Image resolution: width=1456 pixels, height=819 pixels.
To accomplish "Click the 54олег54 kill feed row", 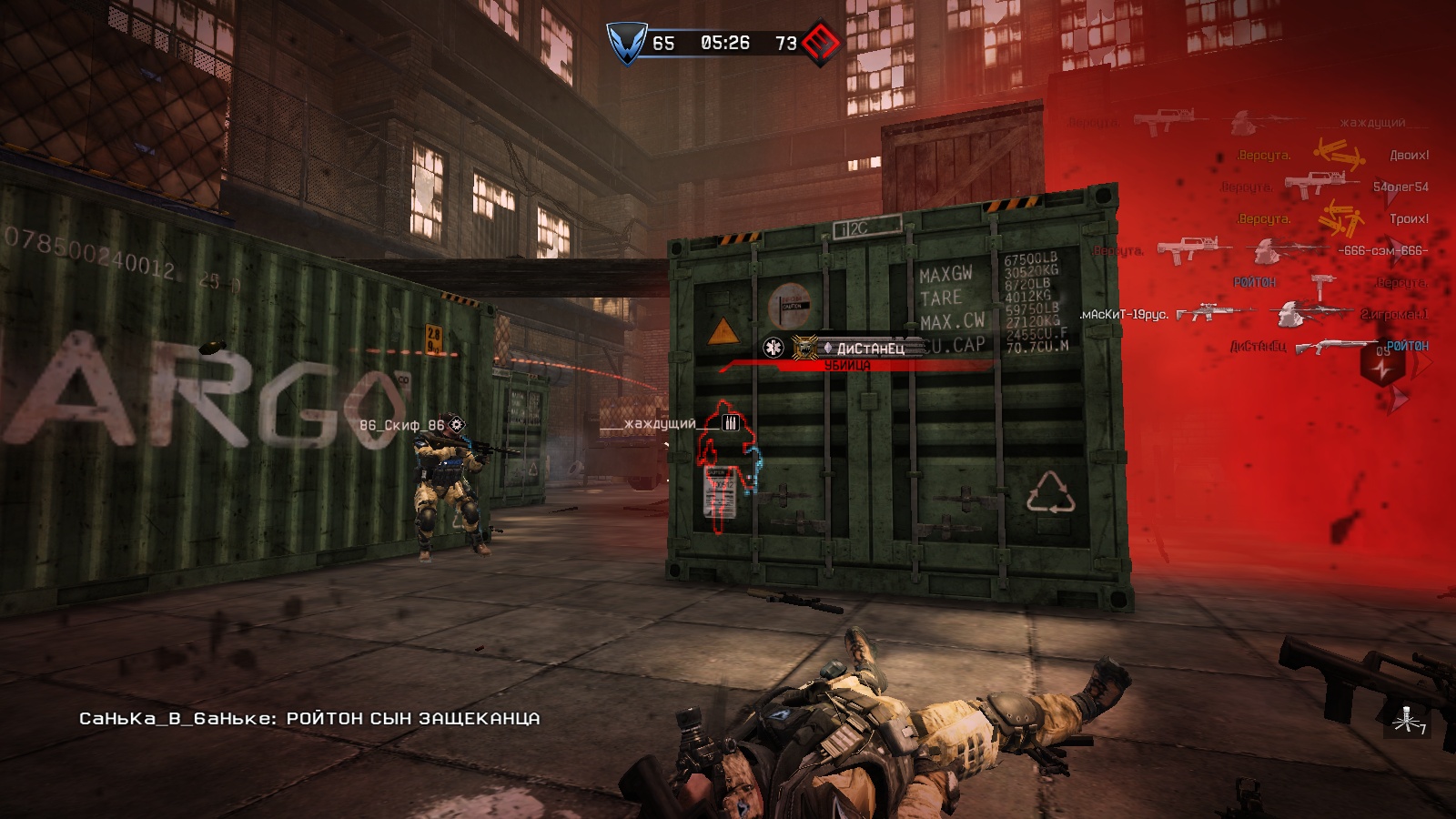I will (1400, 187).
